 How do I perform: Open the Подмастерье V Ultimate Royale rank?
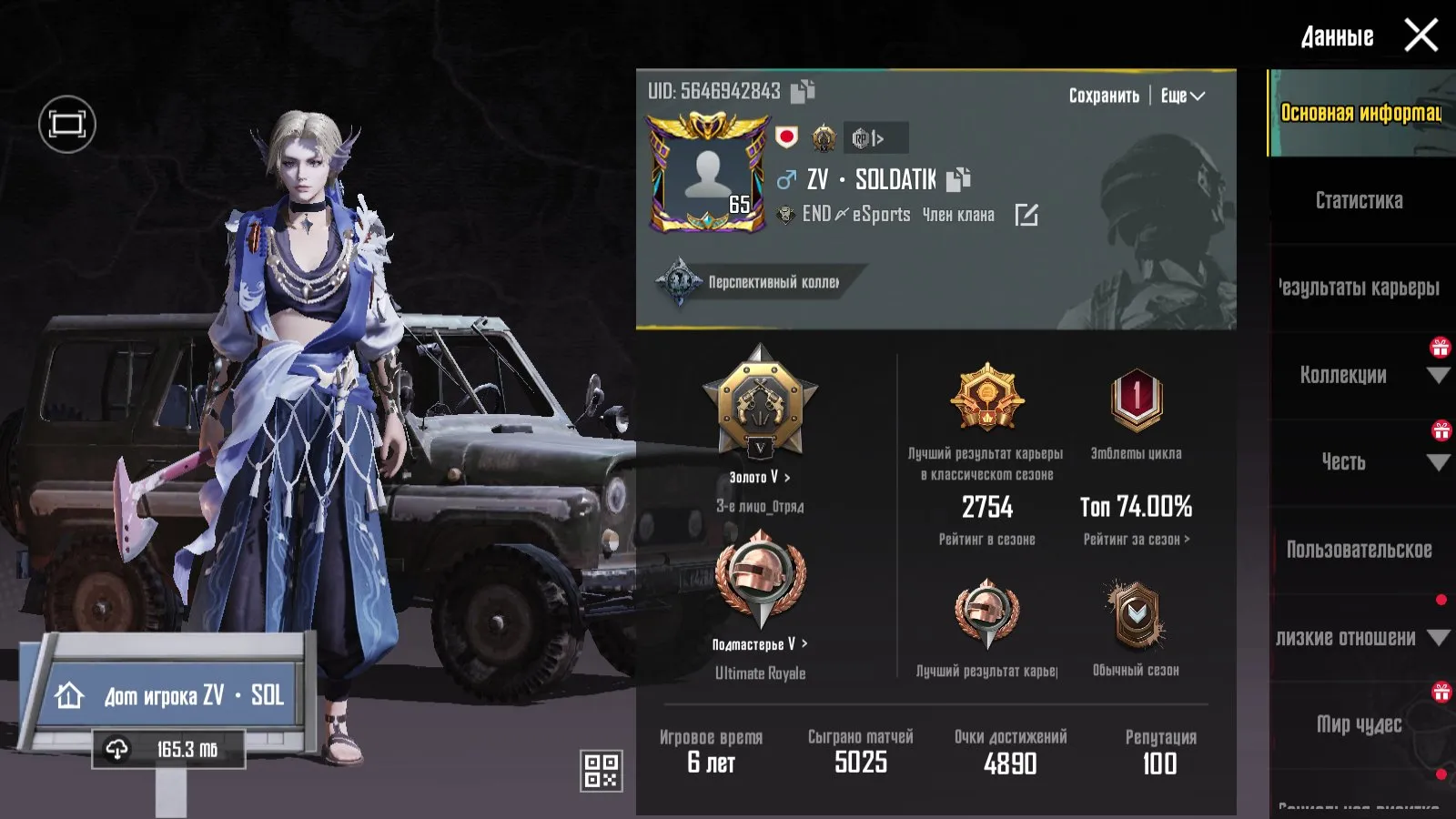(760, 644)
